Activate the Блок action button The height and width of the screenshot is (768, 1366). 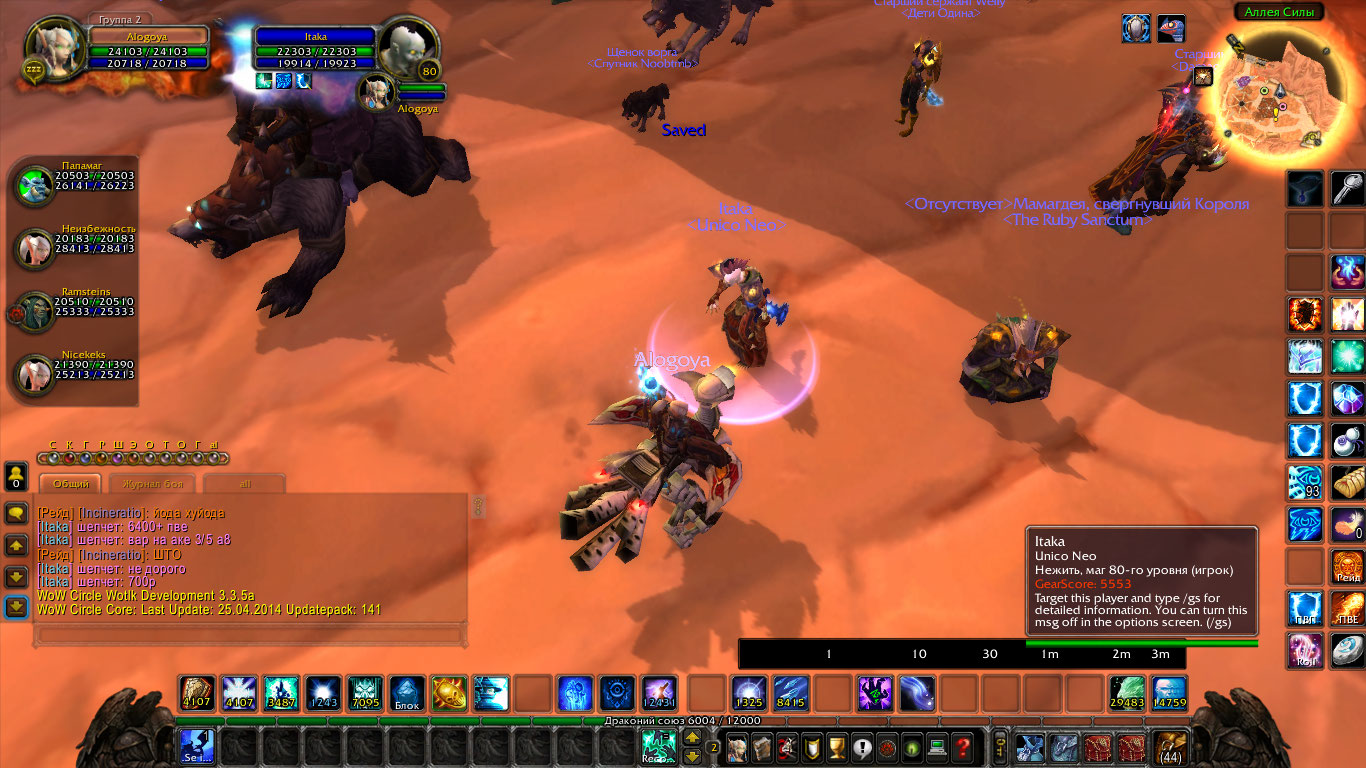point(406,693)
